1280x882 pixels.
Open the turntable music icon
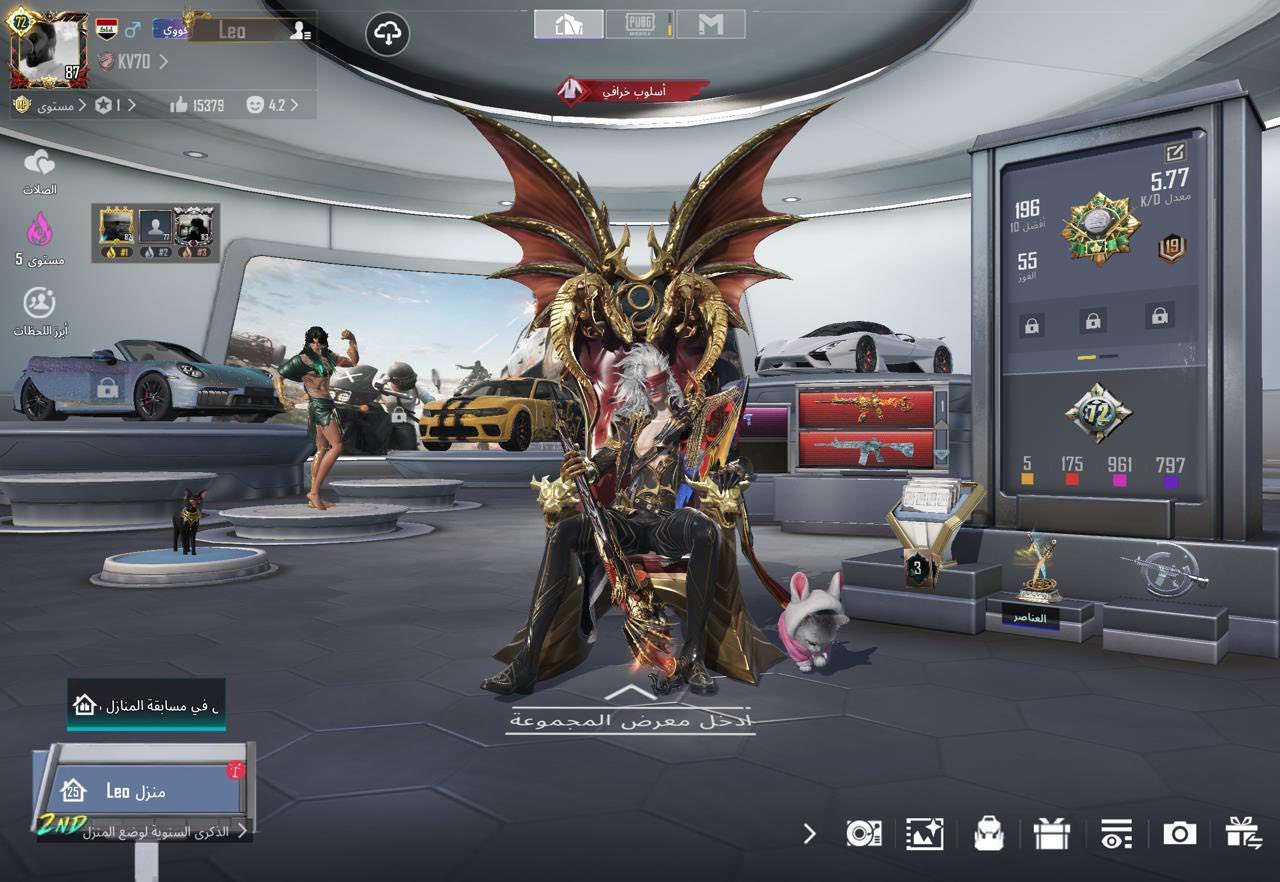tap(862, 833)
